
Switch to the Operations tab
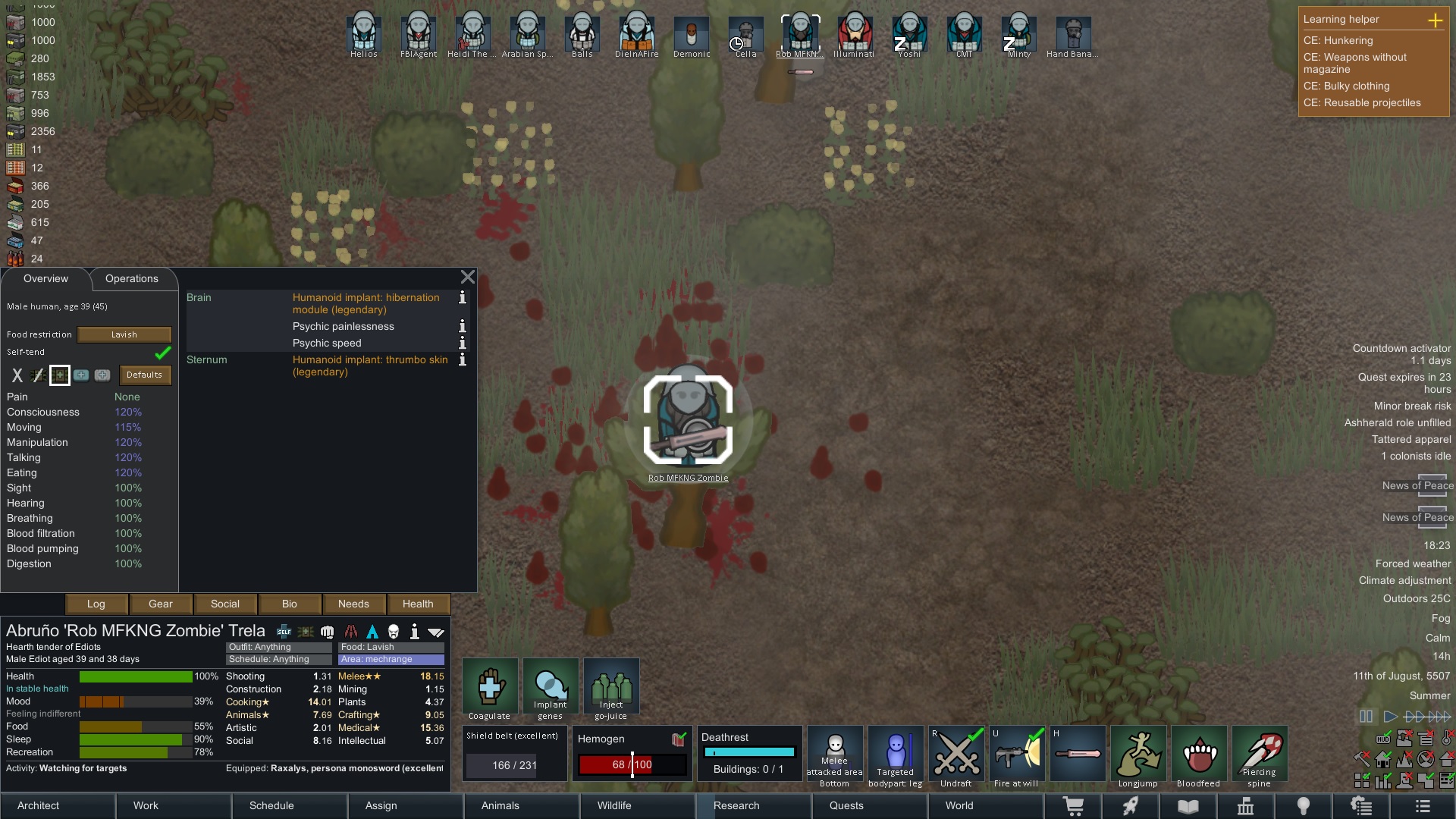(x=132, y=279)
